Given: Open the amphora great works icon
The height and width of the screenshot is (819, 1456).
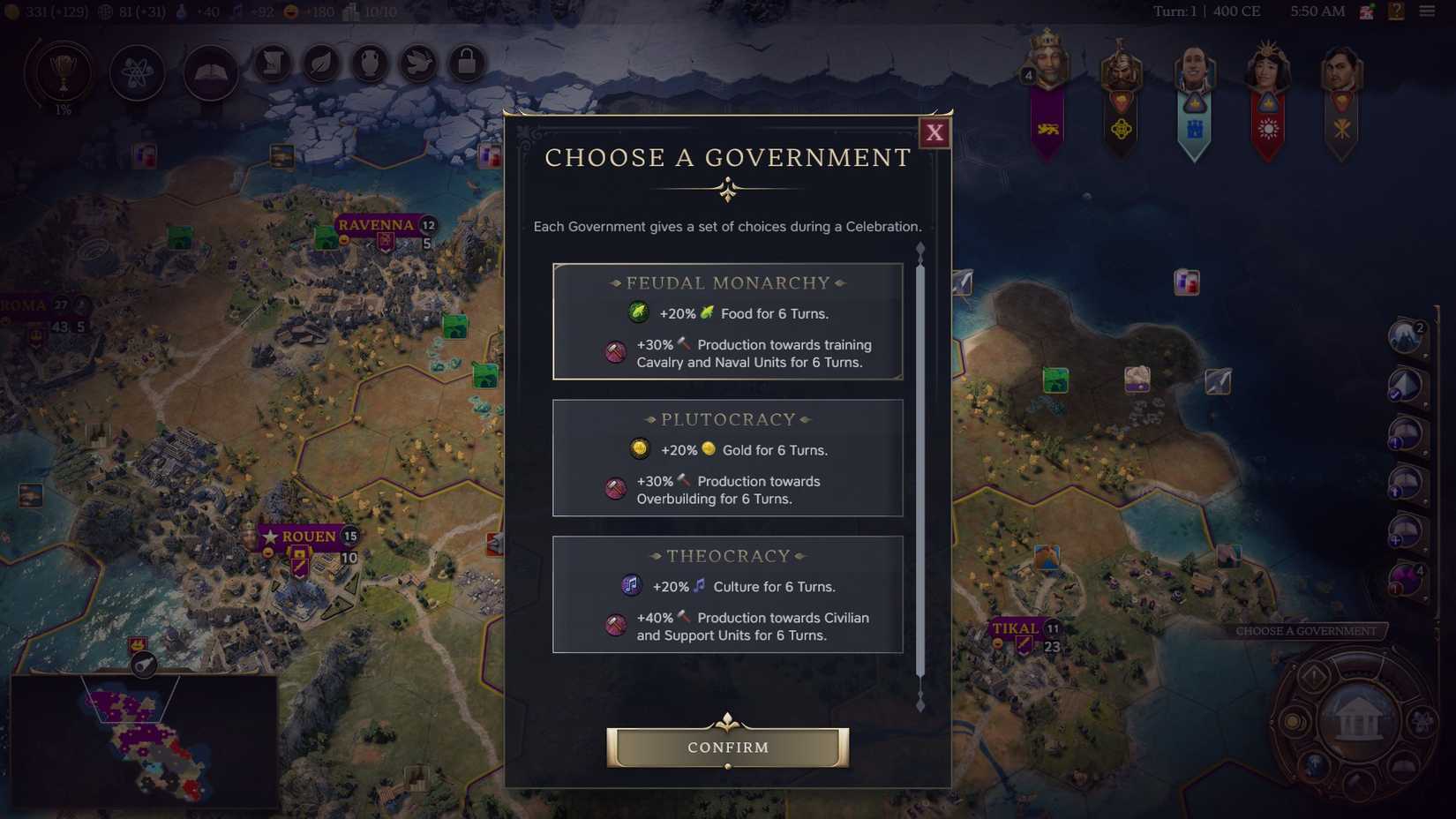Looking at the screenshot, I should pyautogui.click(x=370, y=64).
